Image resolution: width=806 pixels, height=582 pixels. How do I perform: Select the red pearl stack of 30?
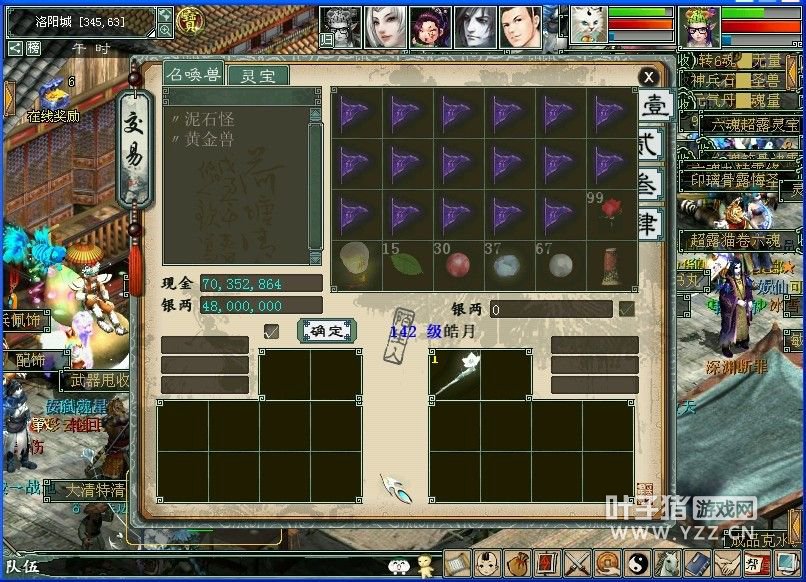(x=458, y=263)
